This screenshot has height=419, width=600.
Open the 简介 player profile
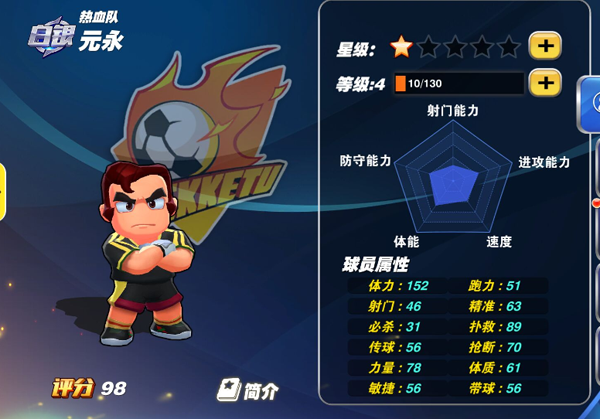click(248, 388)
